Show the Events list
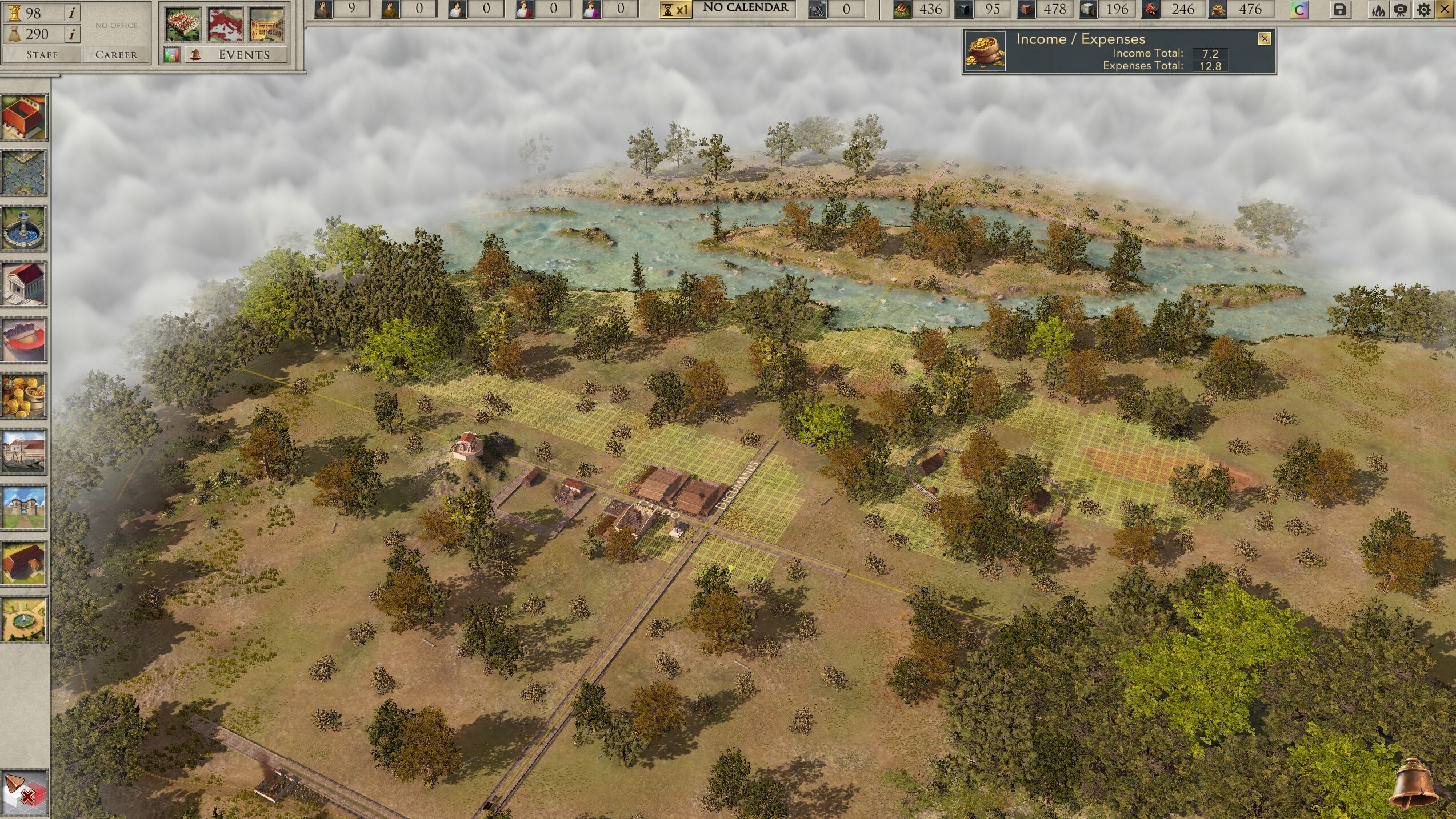1456x819 pixels. coord(243,55)
